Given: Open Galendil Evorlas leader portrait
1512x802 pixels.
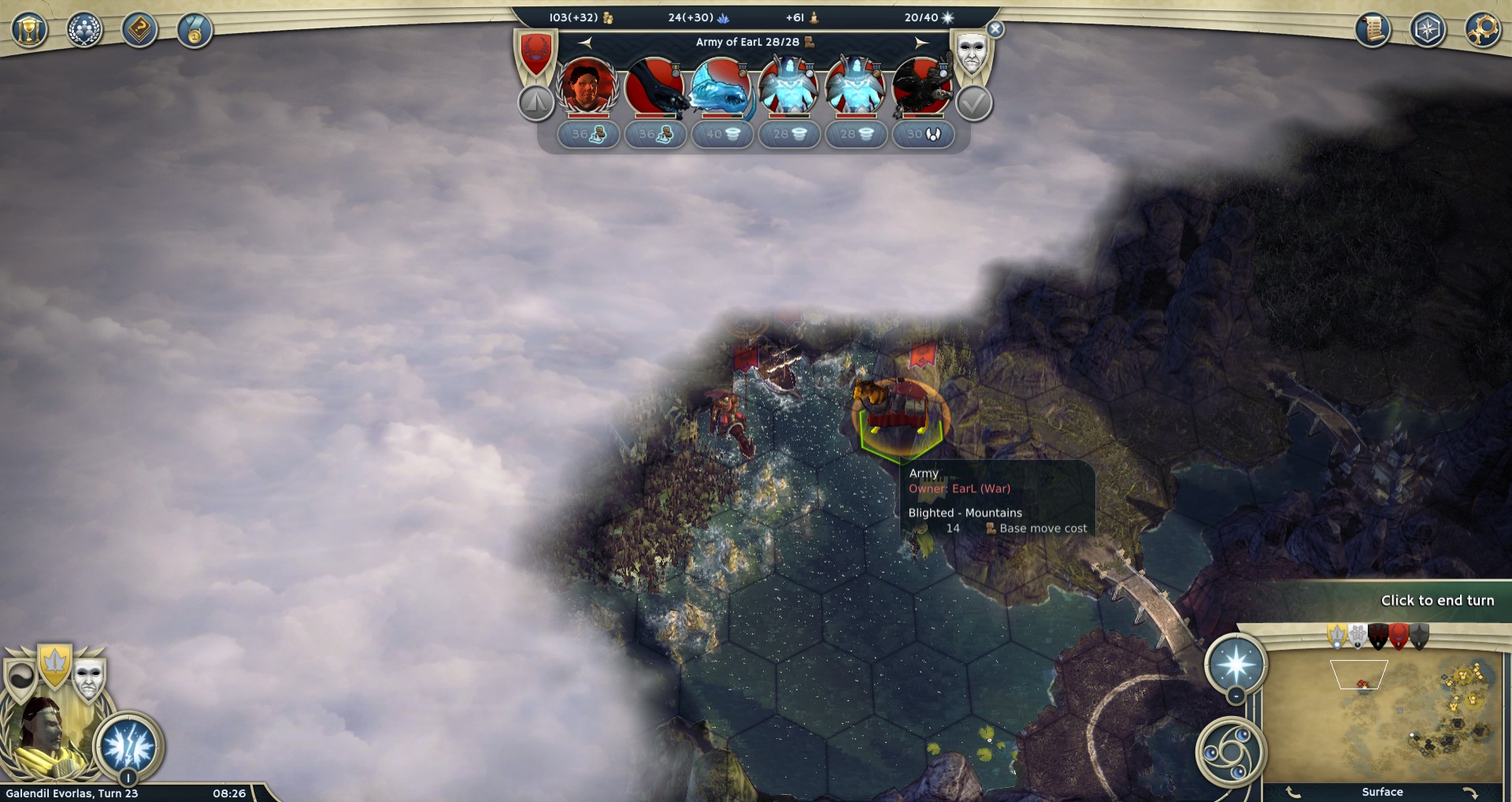Looking at the screenshot, I should tap(46, 737).
